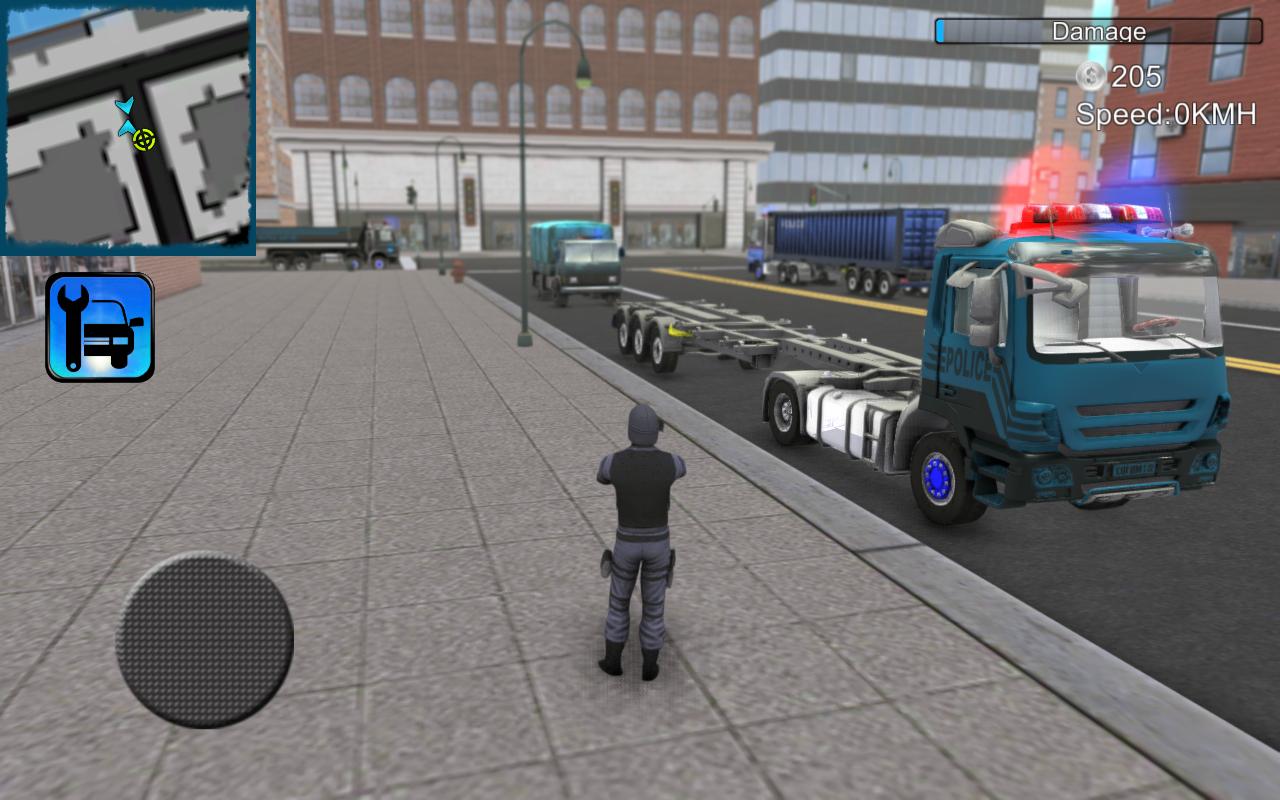Tap the Speed:0KMH display
Viewport: 1280px width, 800px height.
(x=1164, y=114)
